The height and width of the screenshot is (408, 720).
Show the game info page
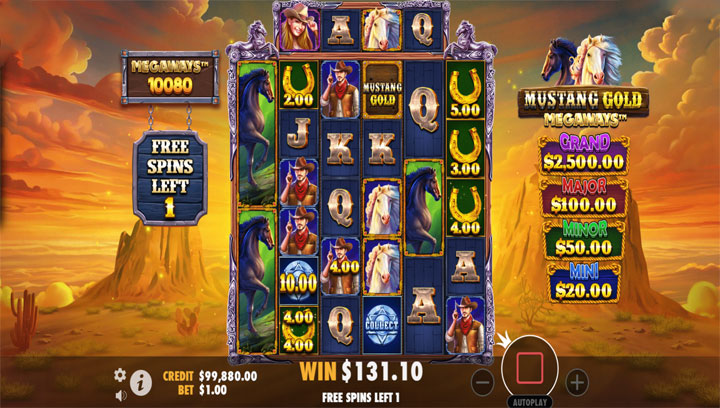click(x=142, y=381)
